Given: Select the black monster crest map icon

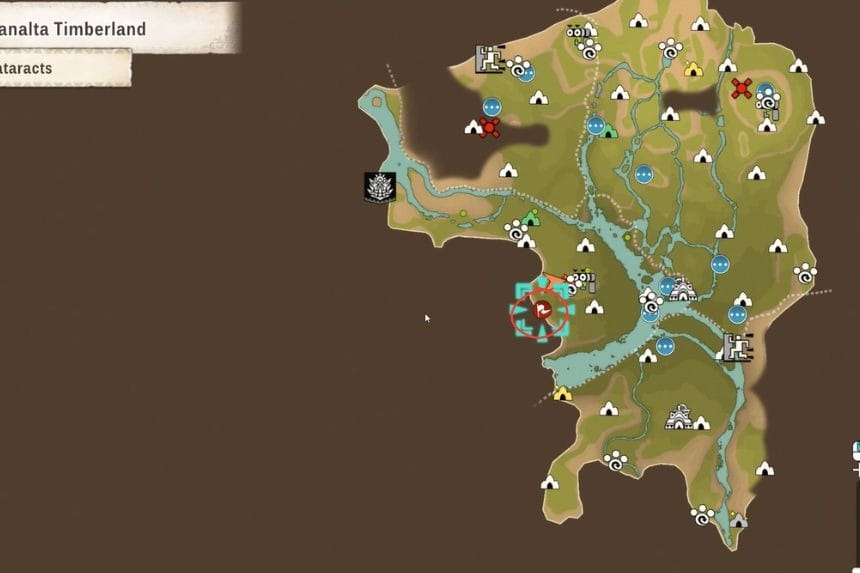Looking at the screenshot, I should click(x=380, y=186).
